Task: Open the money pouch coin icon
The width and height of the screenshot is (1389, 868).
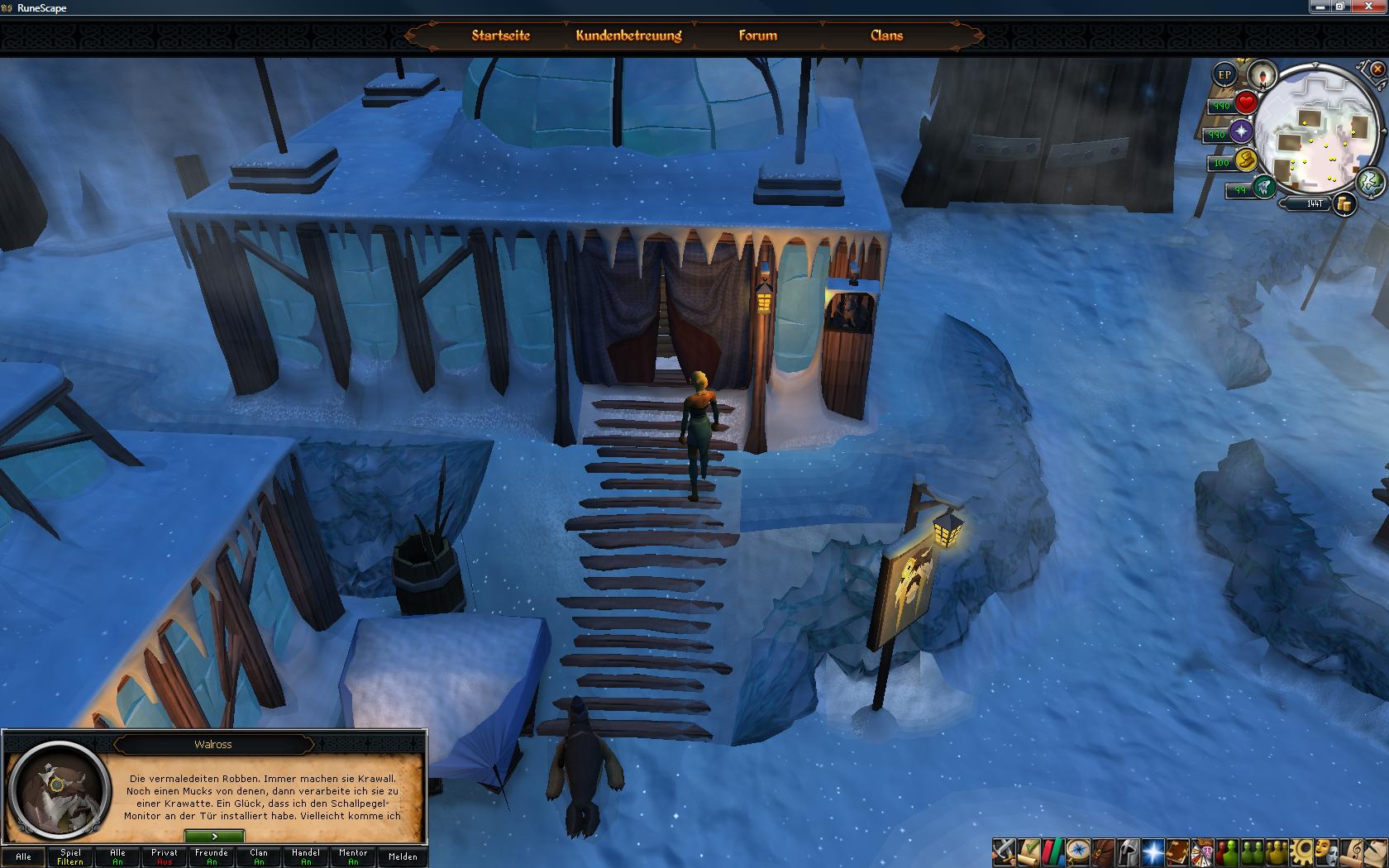Action: 1345,203
